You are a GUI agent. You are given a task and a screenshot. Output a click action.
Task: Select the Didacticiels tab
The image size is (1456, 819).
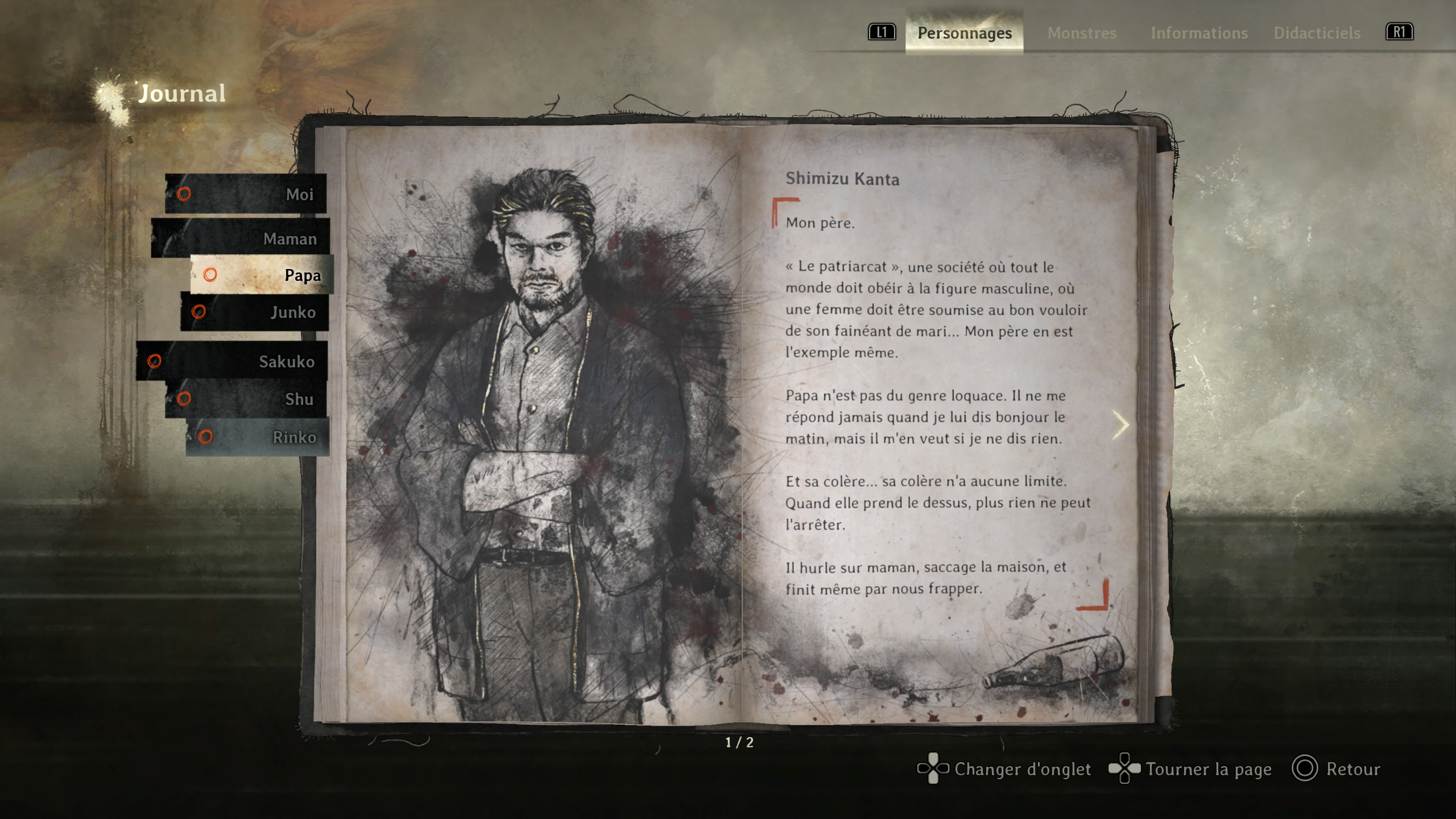(1316, 33)
